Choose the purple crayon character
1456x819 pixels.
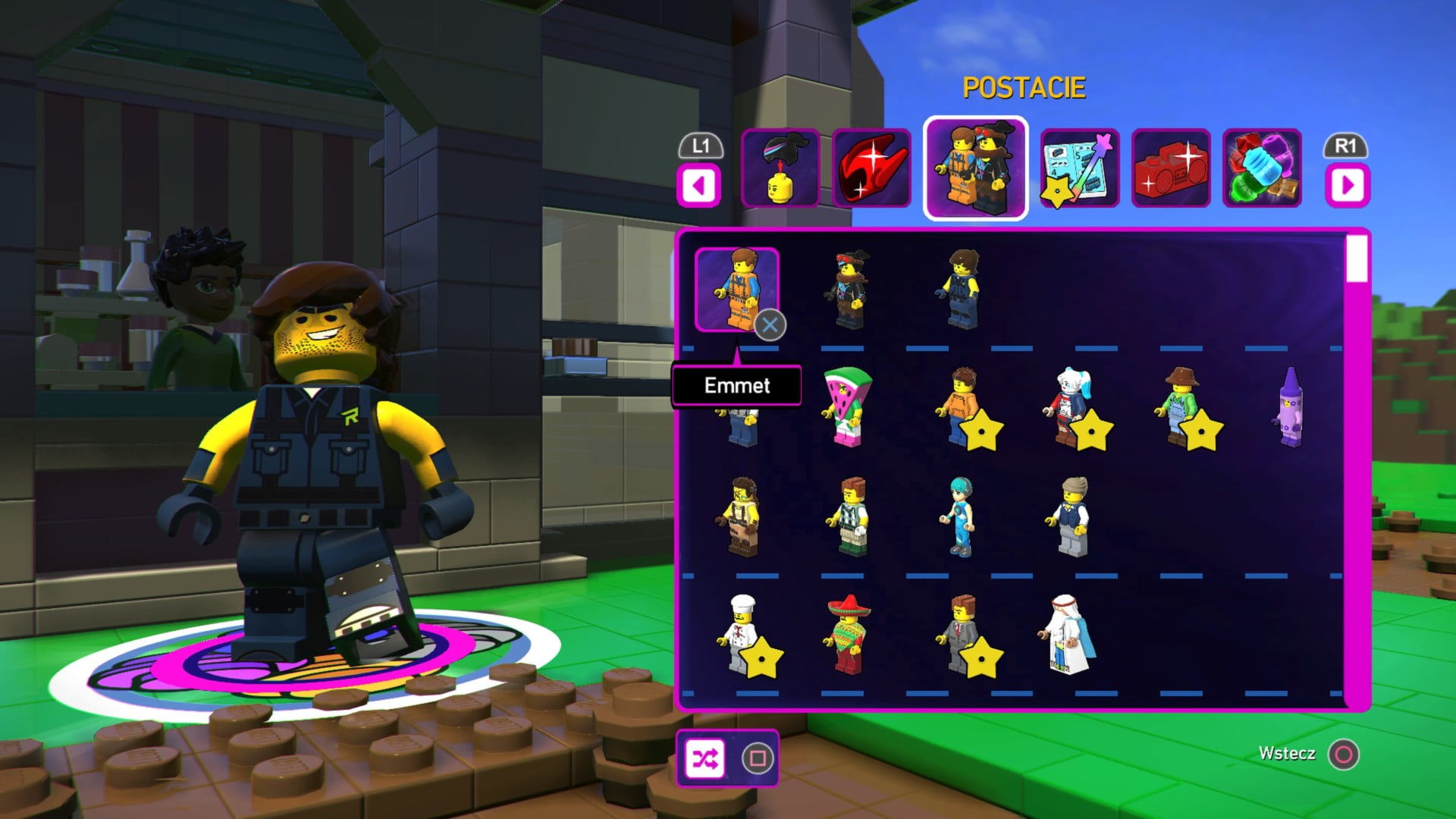pos(1290,408)
